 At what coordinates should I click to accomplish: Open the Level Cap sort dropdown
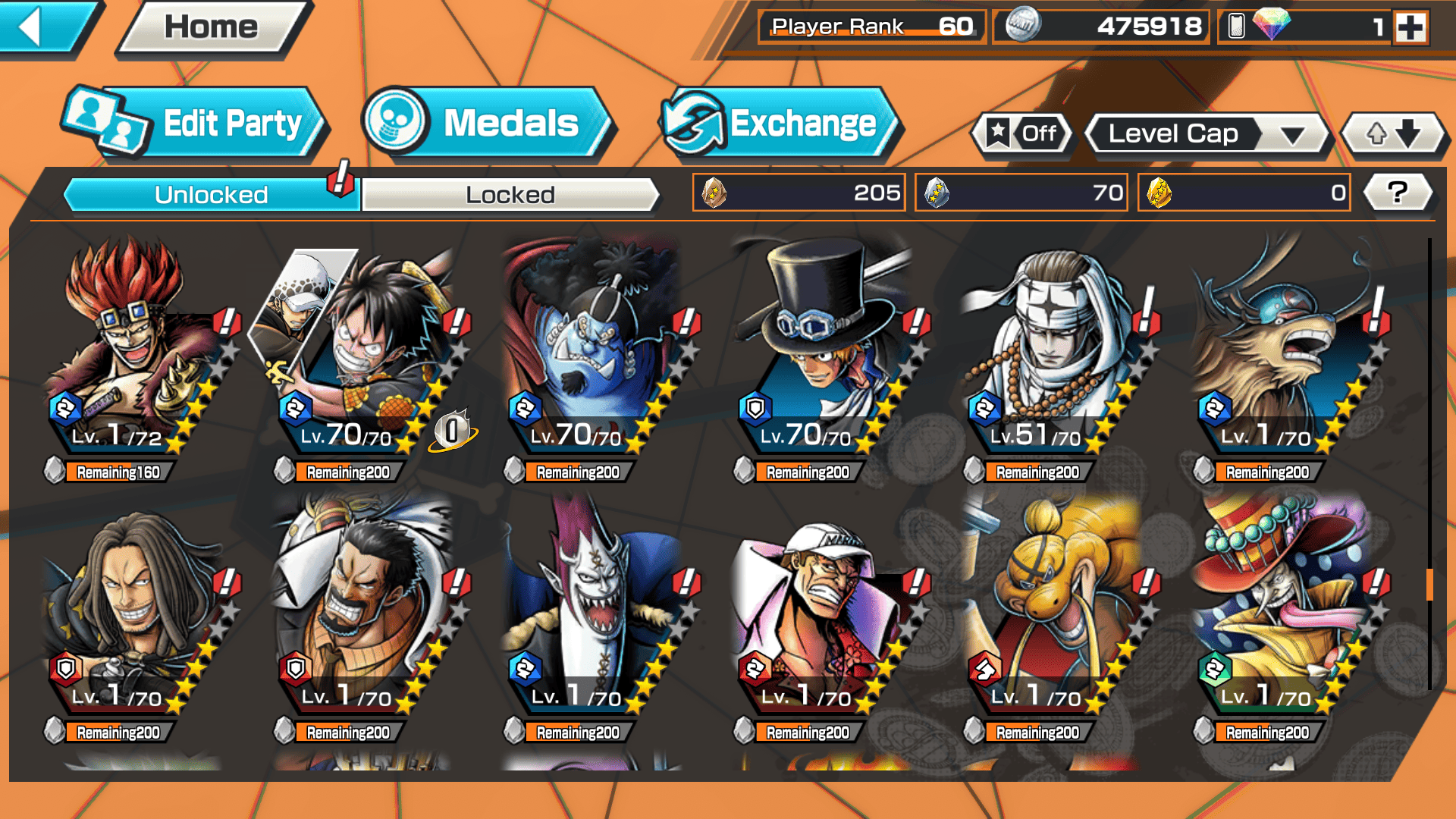(x=1207, y=134)
